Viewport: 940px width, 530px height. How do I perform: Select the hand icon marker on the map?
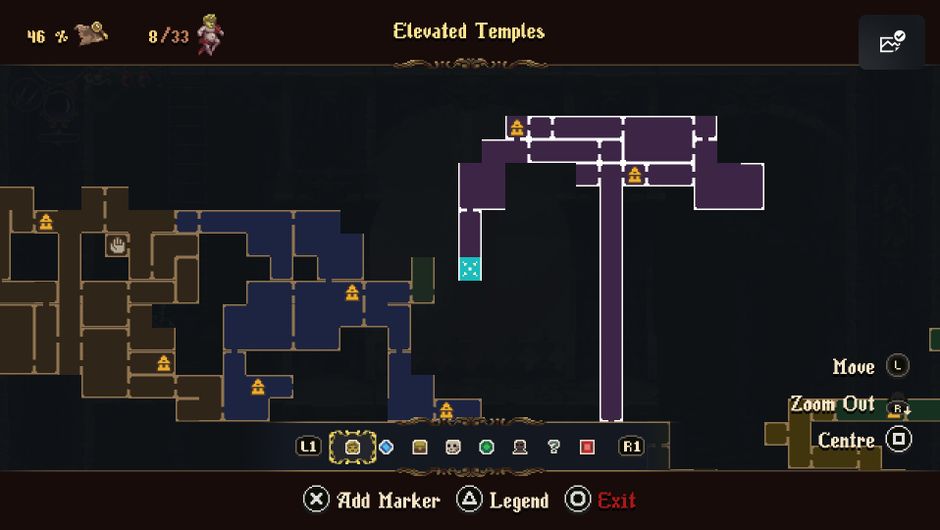(x=117, y=244)
